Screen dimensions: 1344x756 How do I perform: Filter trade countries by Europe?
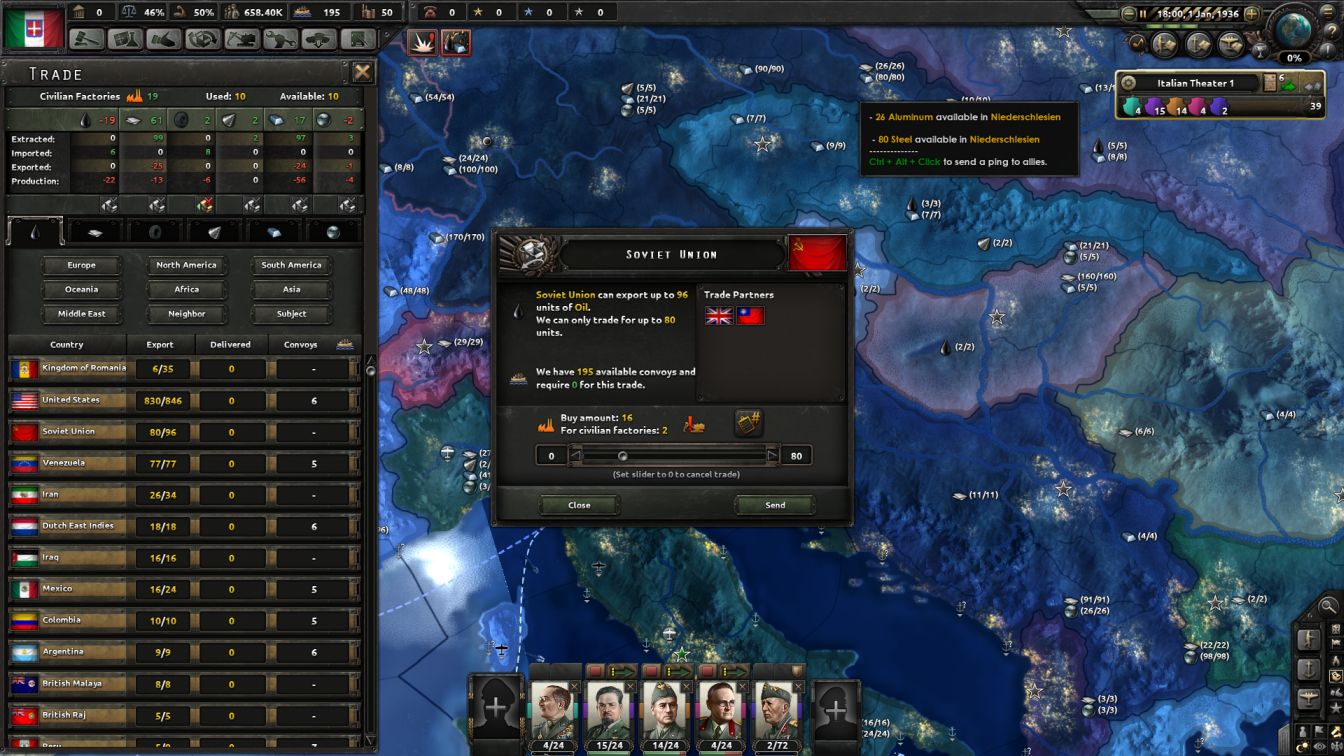[81, 264]
